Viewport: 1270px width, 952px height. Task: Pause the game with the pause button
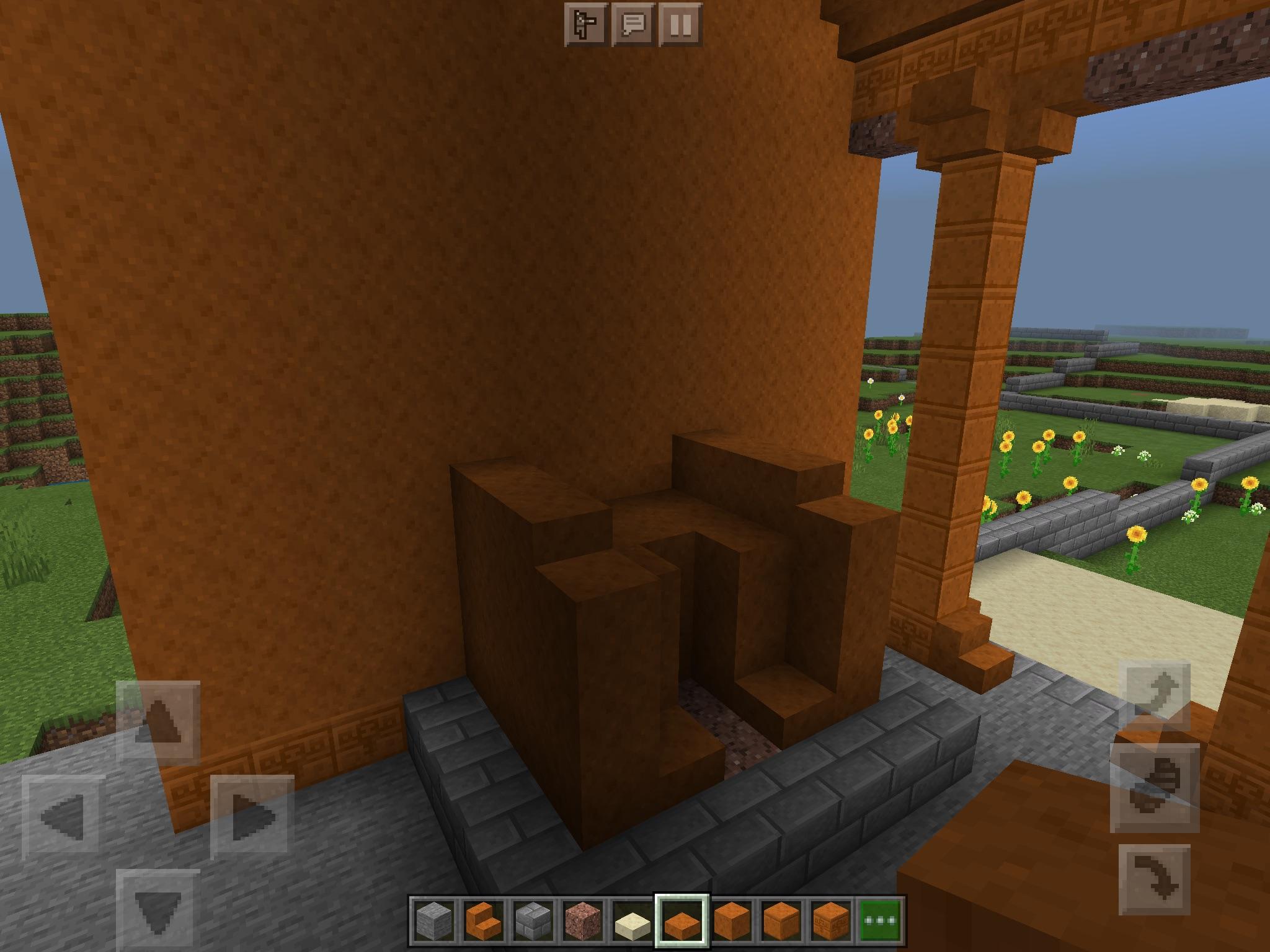pos(680,25)
